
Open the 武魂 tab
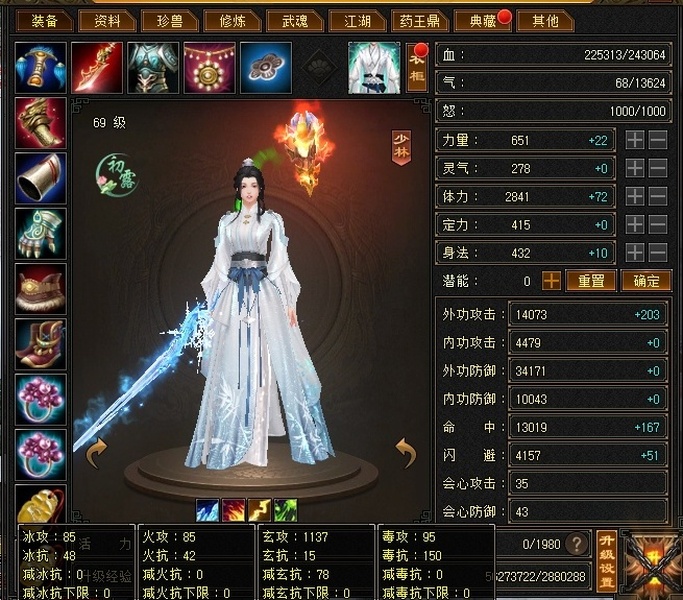pos(294,21)
